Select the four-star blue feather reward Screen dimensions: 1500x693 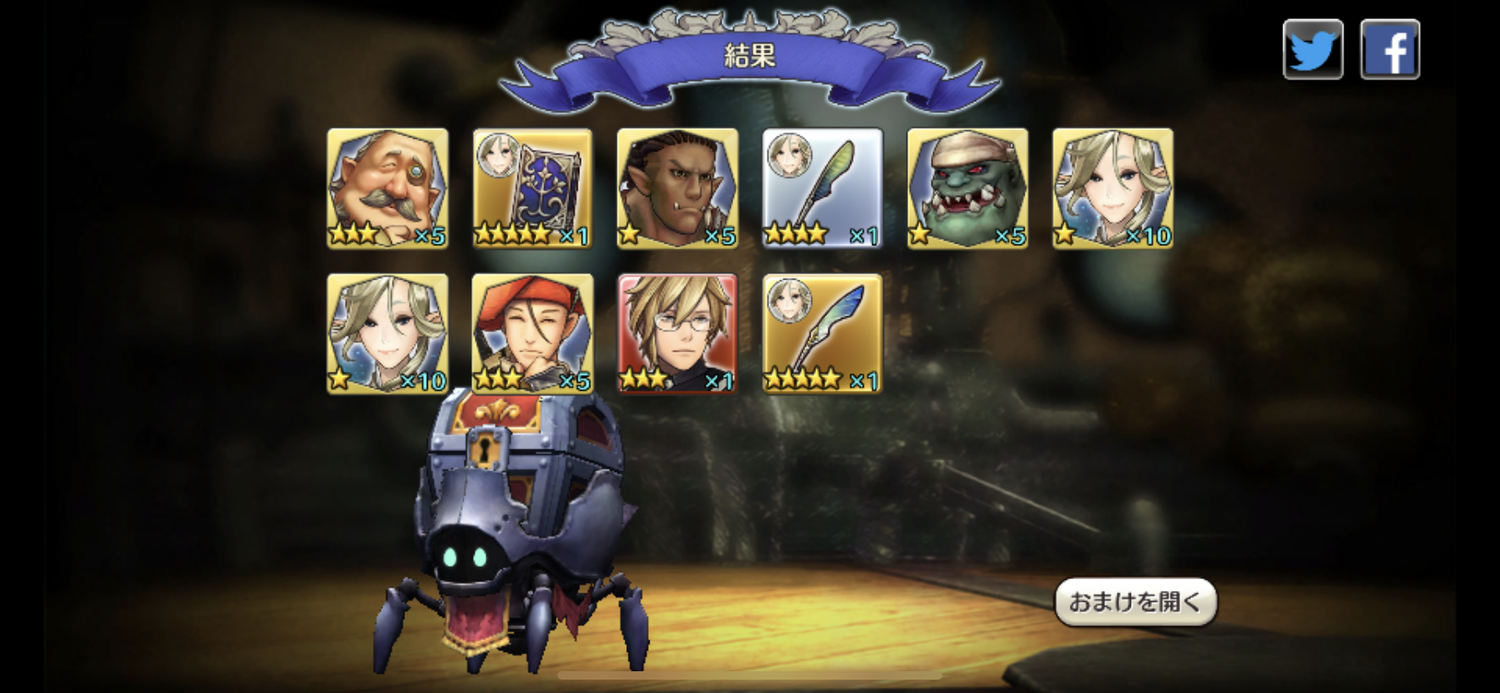(822, 333)
